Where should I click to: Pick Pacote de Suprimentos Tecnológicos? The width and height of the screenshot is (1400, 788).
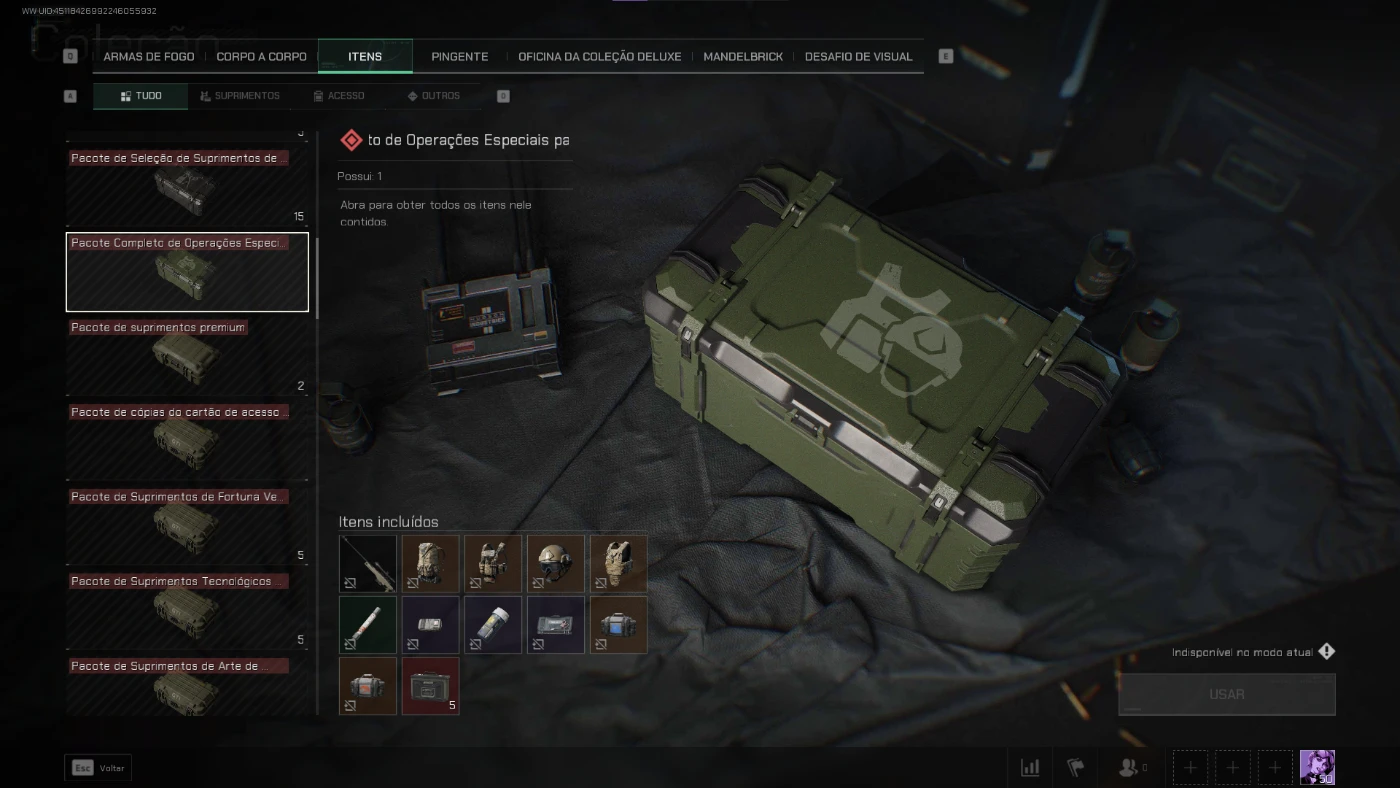(x=187, y=611)
